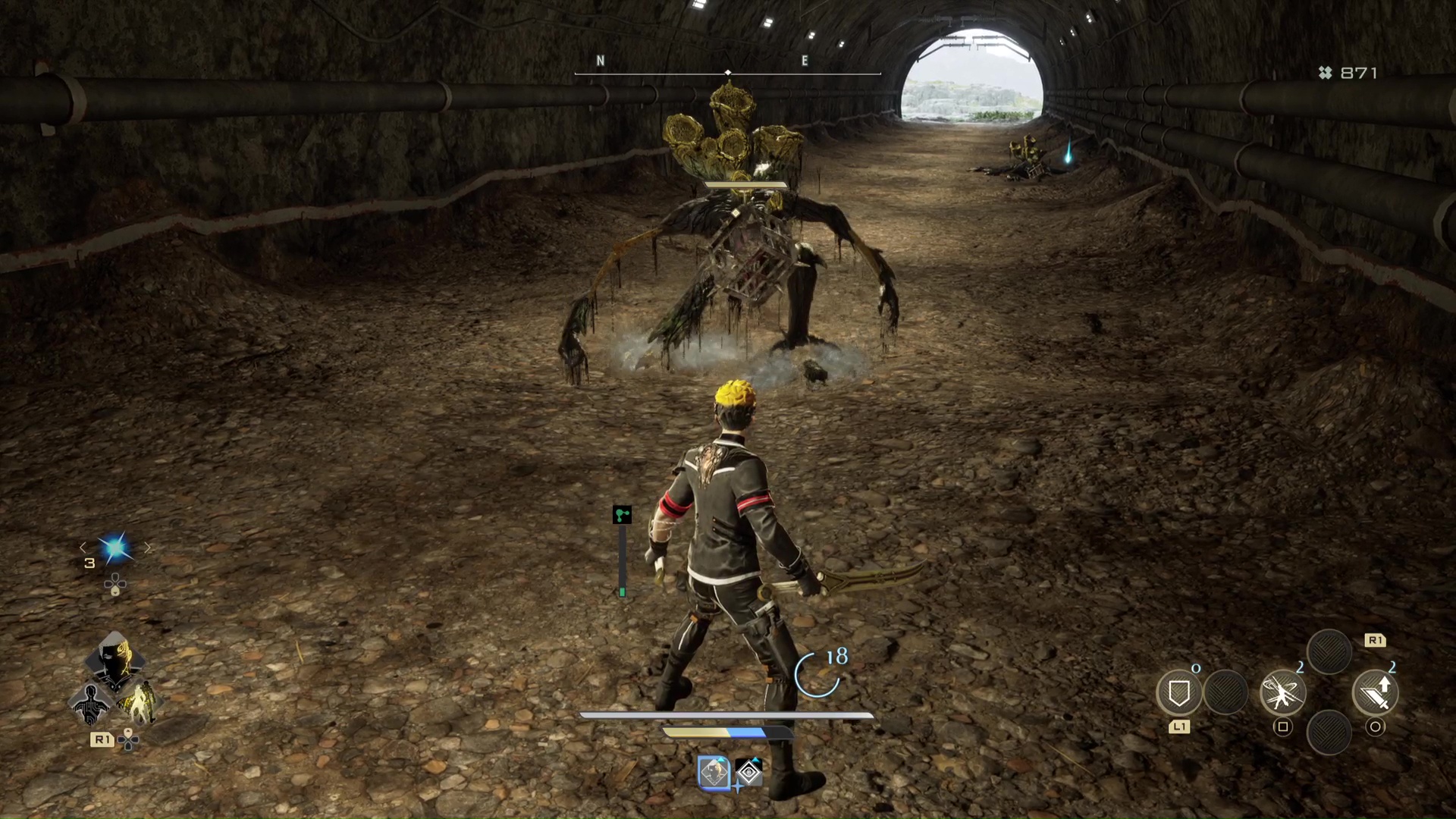Screen dimensions: 1456x819
Task: Select the glowing blue star item
Action: 116,548
